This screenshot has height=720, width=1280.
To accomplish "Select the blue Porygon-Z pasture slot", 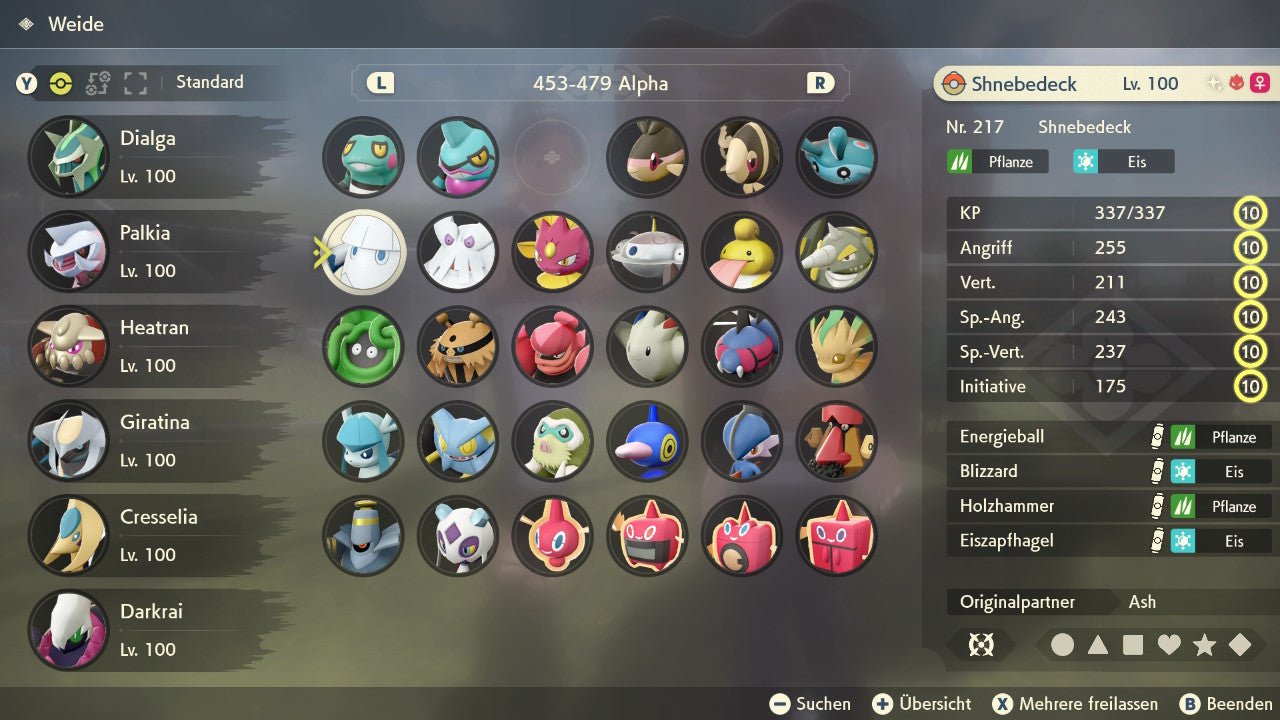I will 647,441.
